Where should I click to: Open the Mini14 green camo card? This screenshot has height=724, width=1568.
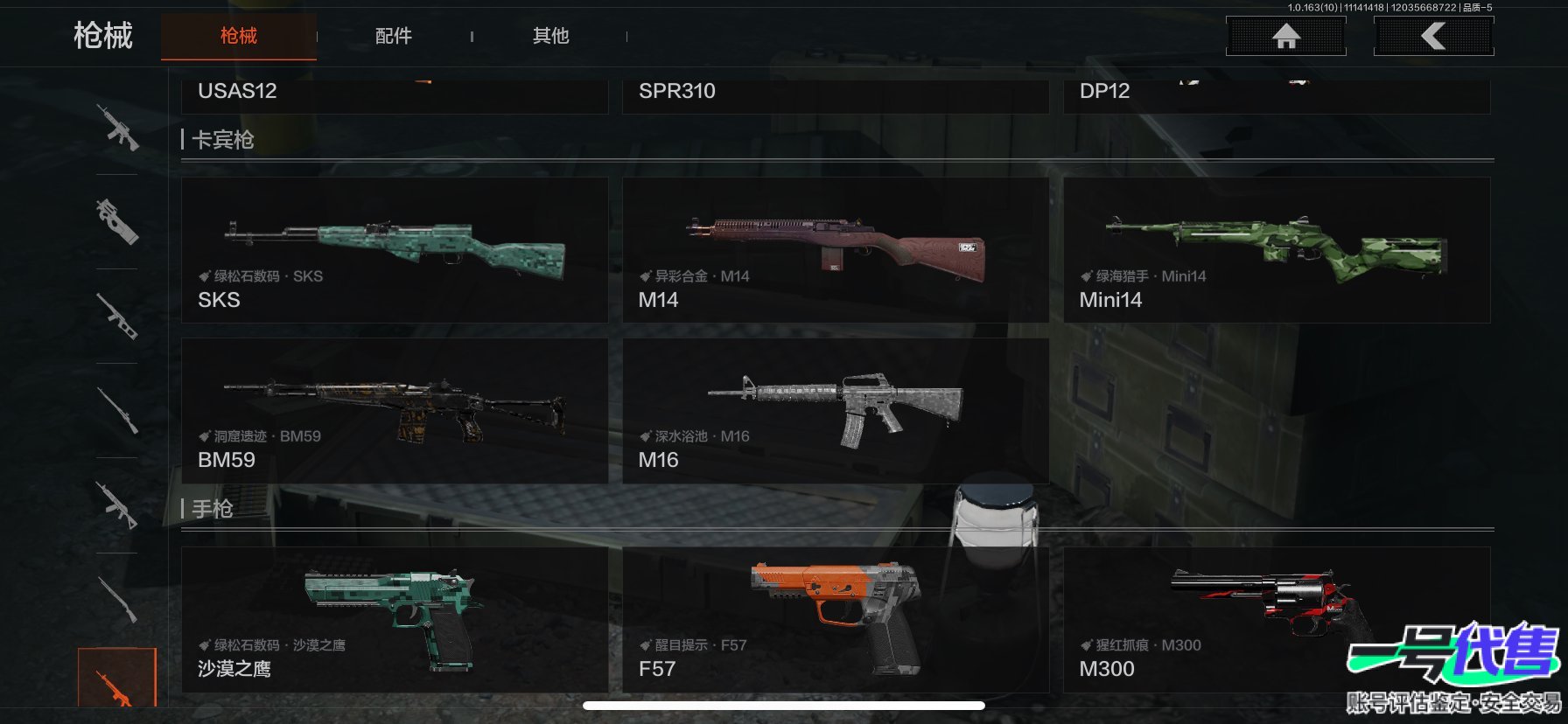tap(1276, 250)
